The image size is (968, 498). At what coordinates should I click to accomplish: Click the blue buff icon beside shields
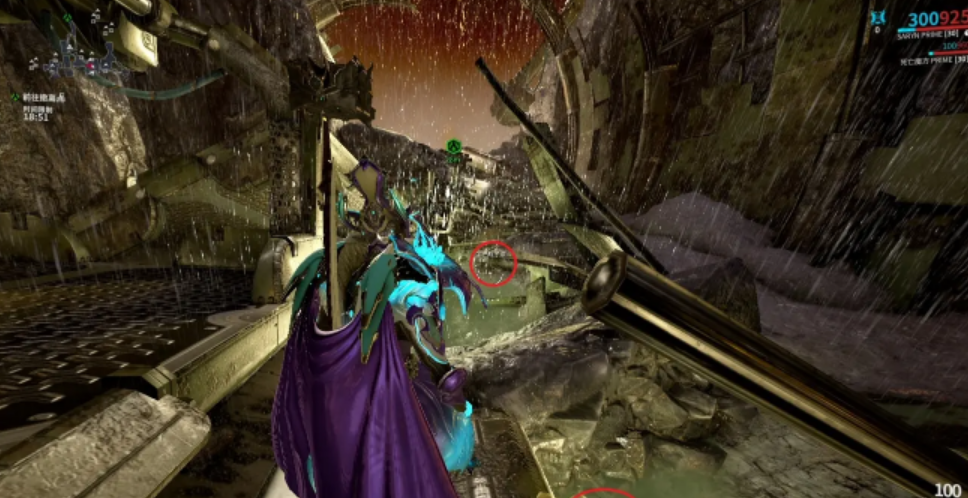coord(878,17)
